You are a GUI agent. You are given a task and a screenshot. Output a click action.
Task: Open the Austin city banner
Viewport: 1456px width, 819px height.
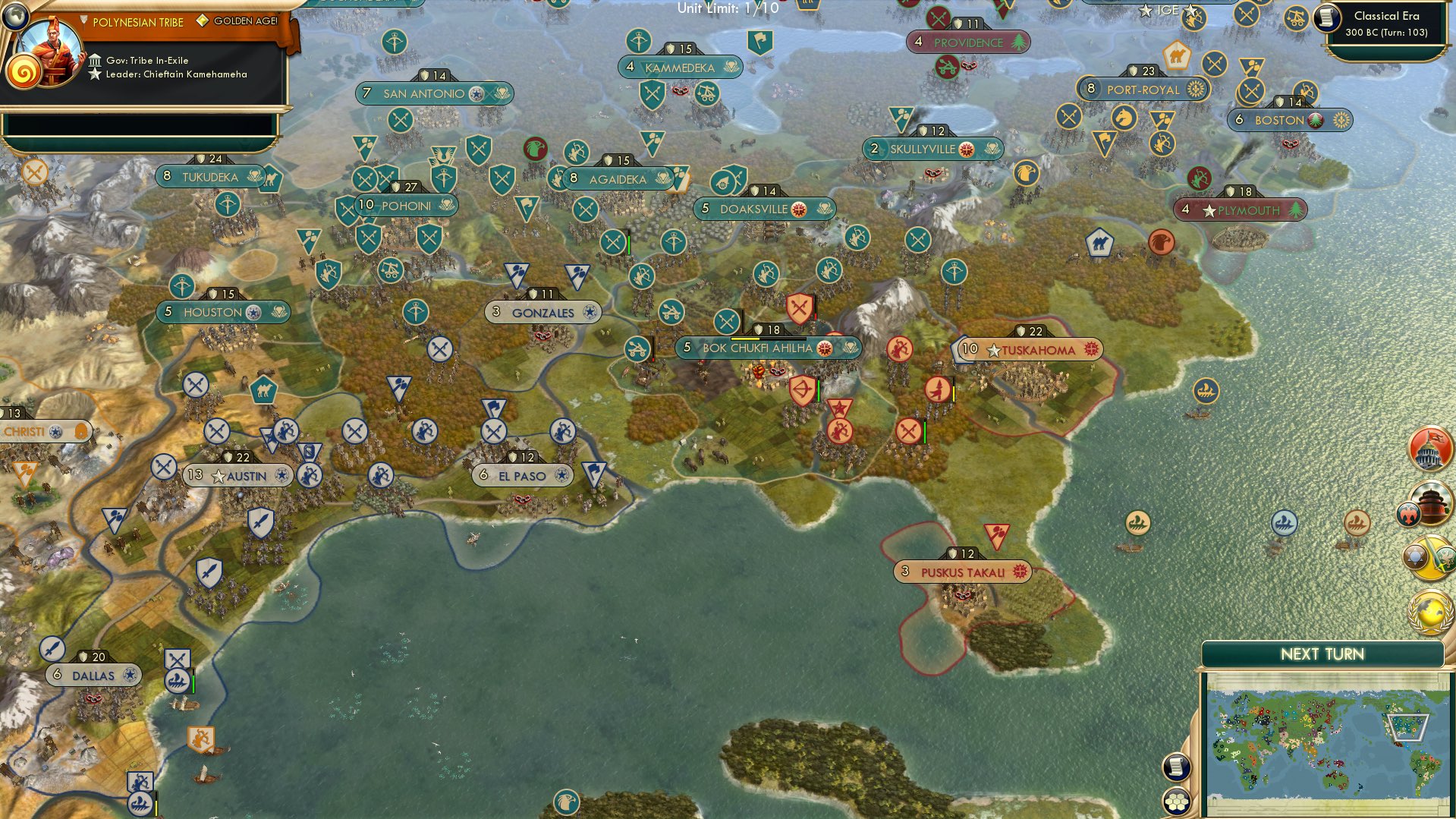pyautogui.click(x=235, y=476)
